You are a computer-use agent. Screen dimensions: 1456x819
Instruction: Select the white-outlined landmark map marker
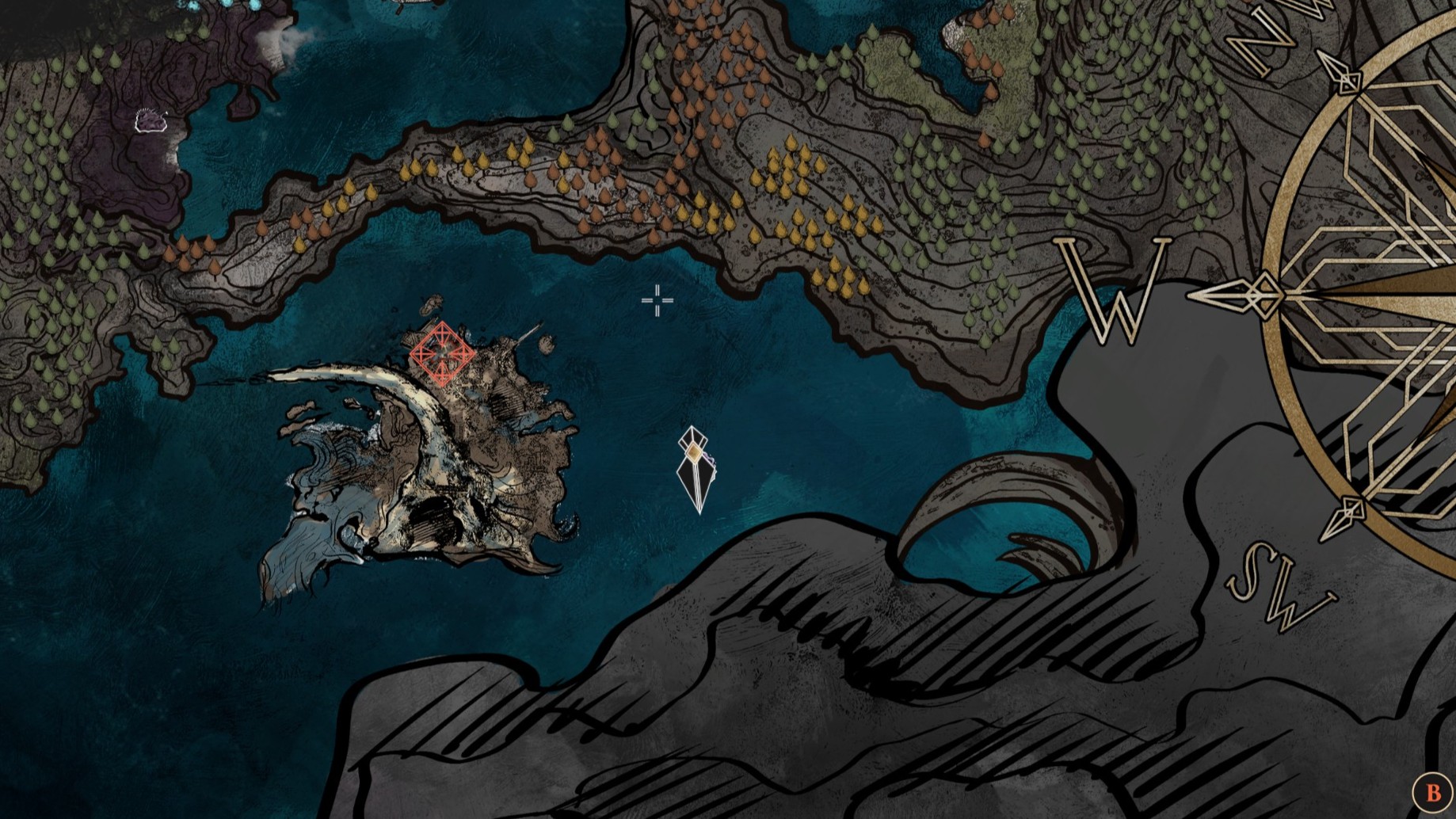point(150,120)
